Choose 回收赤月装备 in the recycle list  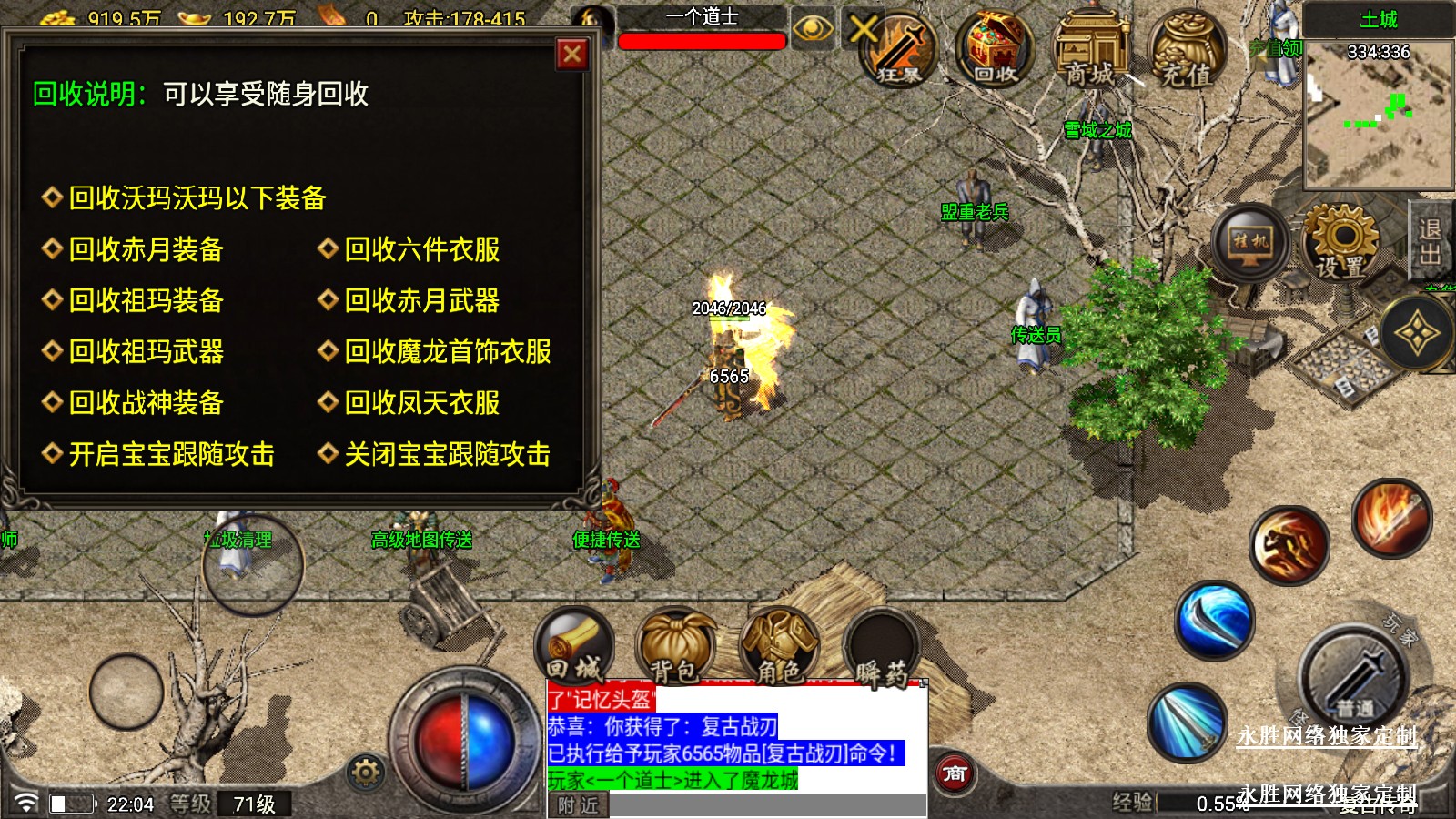point(146,249)
